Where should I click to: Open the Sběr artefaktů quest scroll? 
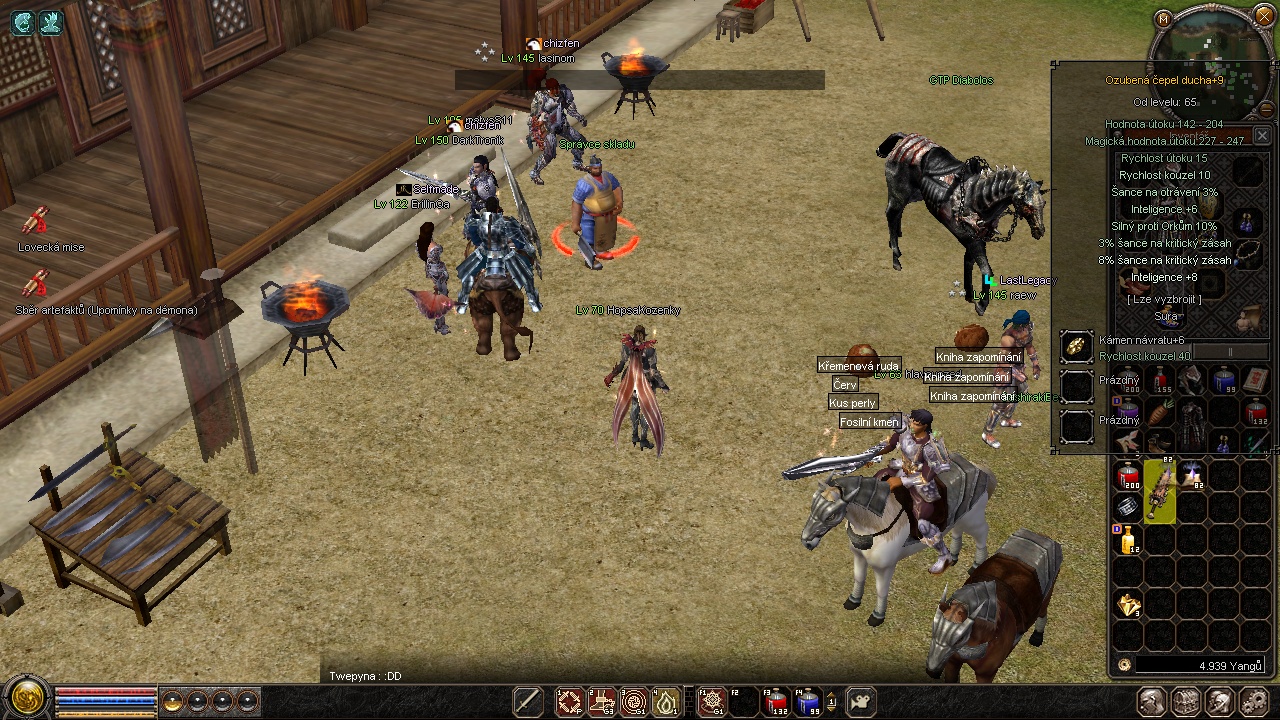(37, 284)
